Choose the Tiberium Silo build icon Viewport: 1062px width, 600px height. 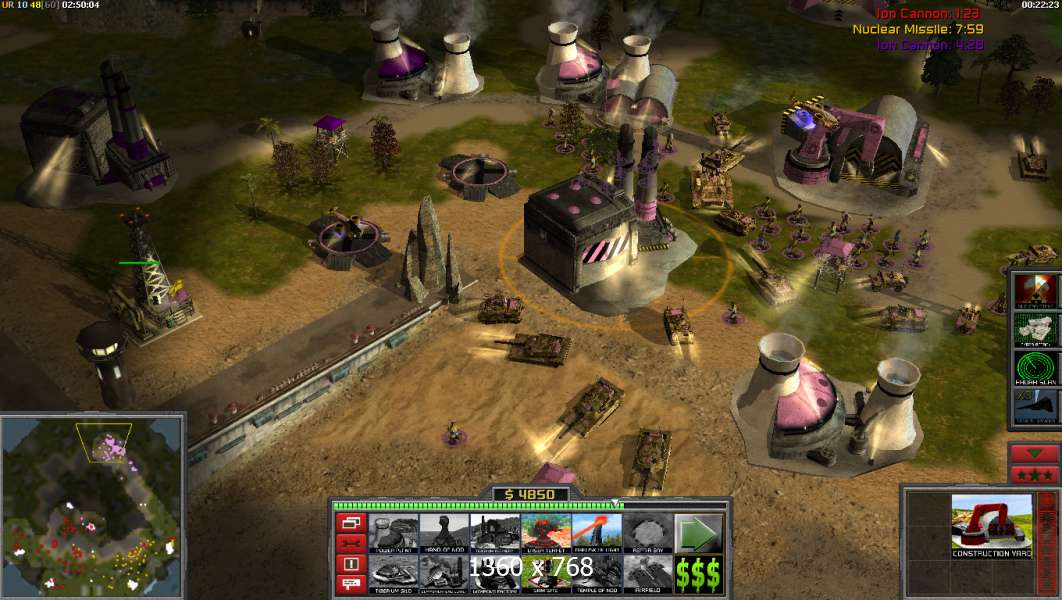(x=393, y=572)
